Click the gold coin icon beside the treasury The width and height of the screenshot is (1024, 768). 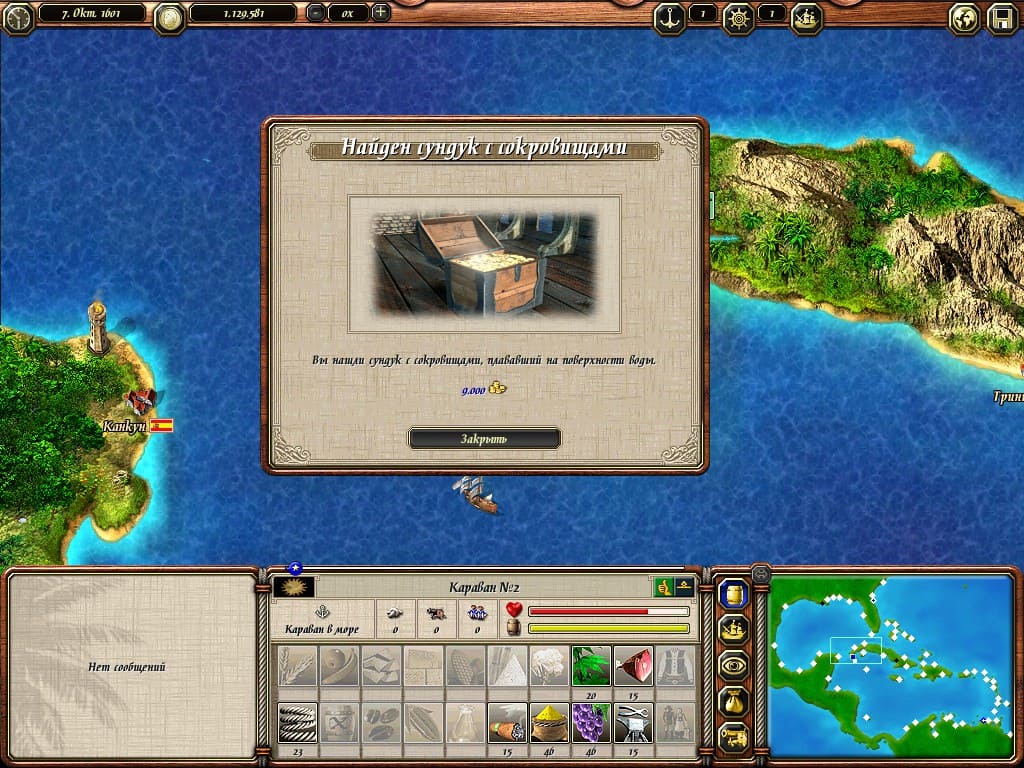pos(170,16)
